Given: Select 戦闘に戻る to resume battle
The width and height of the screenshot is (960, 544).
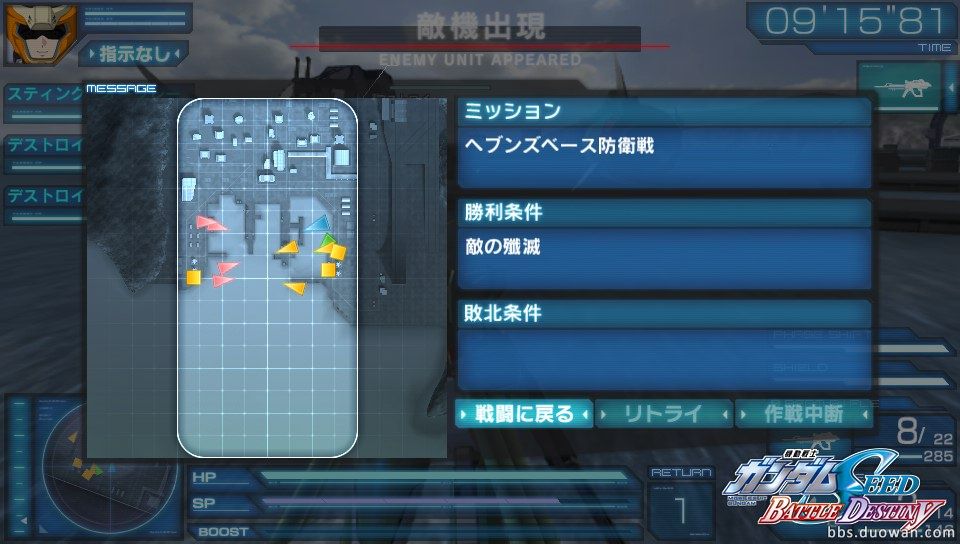Looking at the screenshot, I should (524, 414).
